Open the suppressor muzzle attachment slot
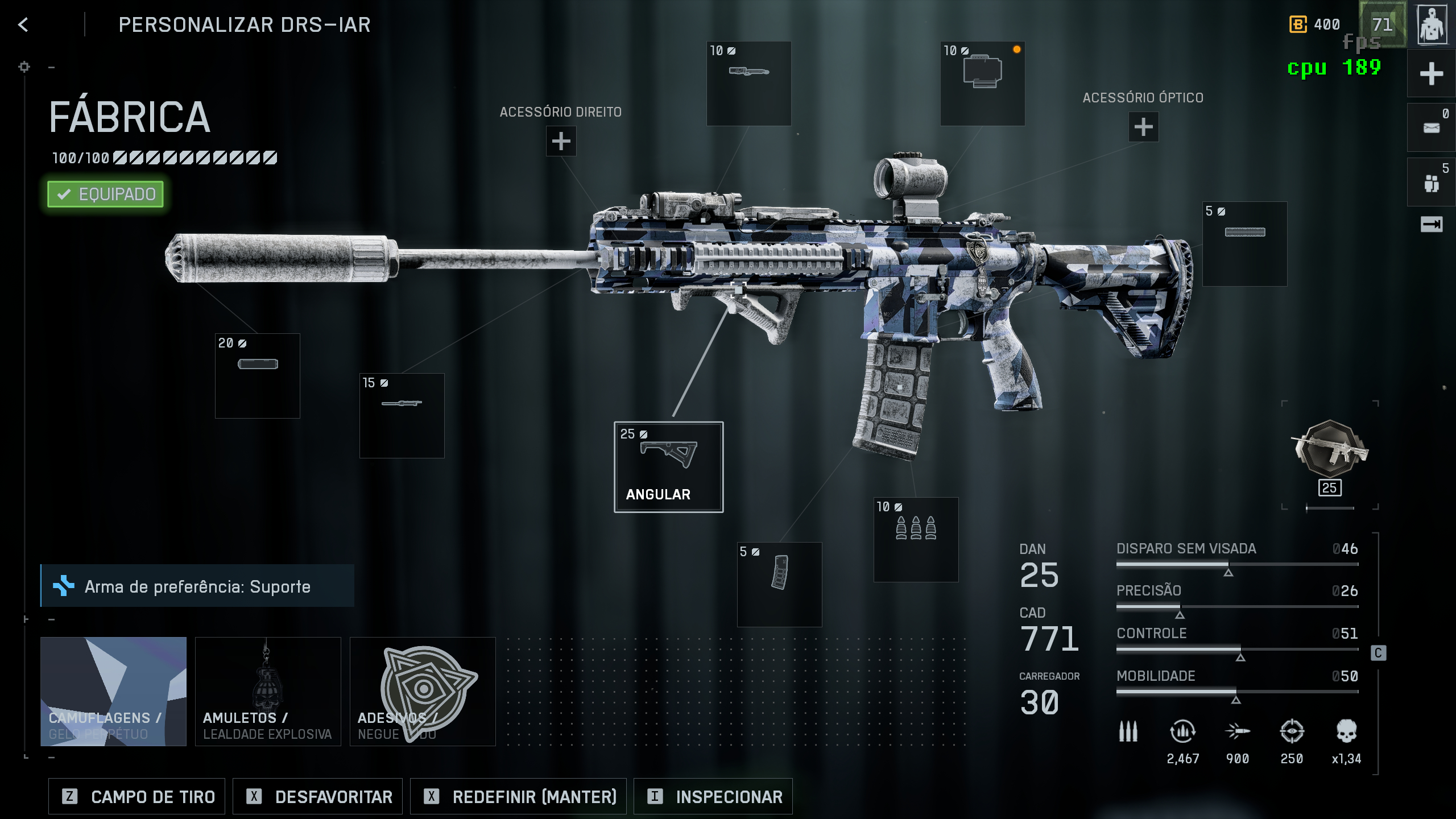1456x819 pixels. click(x=257, y=375)
